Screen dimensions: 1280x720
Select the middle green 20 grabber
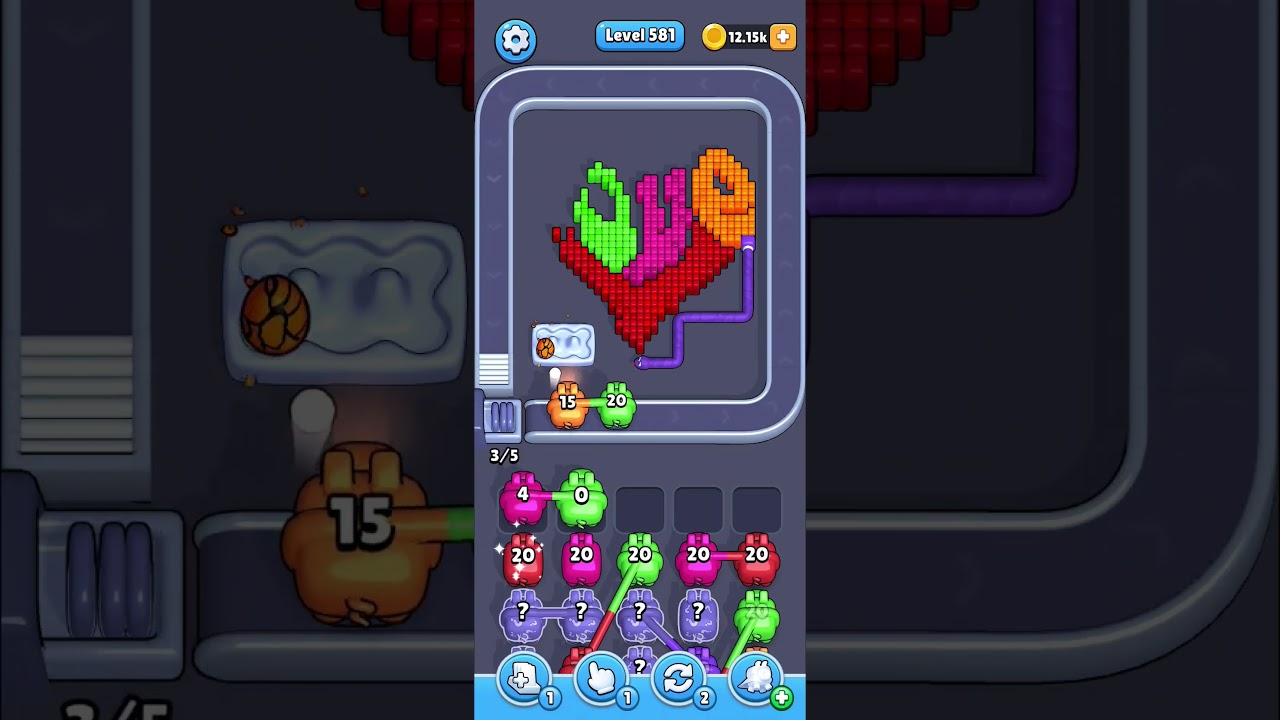638,557
